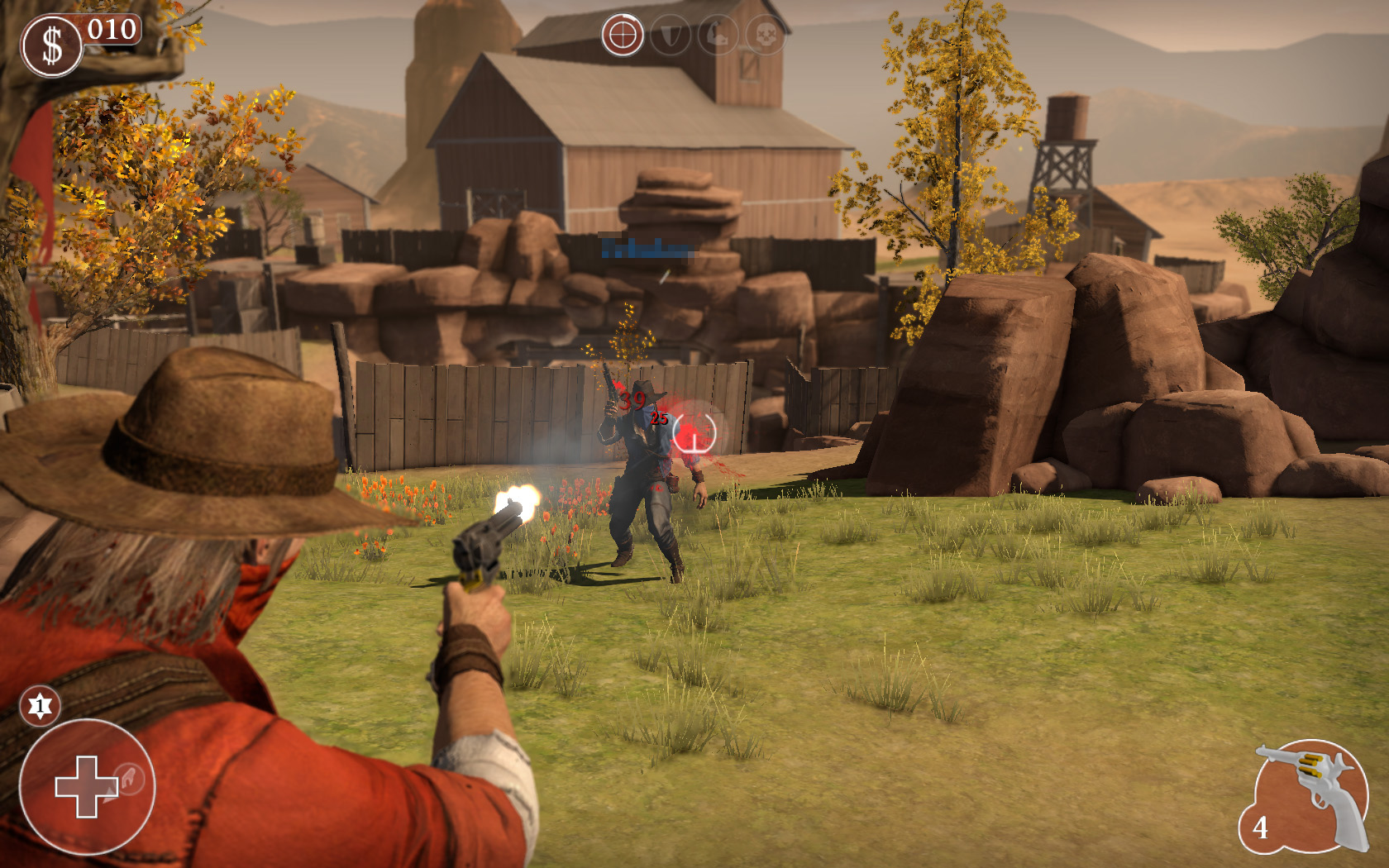Click the sheriff star rank badge
This screenshot has height=868, width=1389.
(40, 705)
